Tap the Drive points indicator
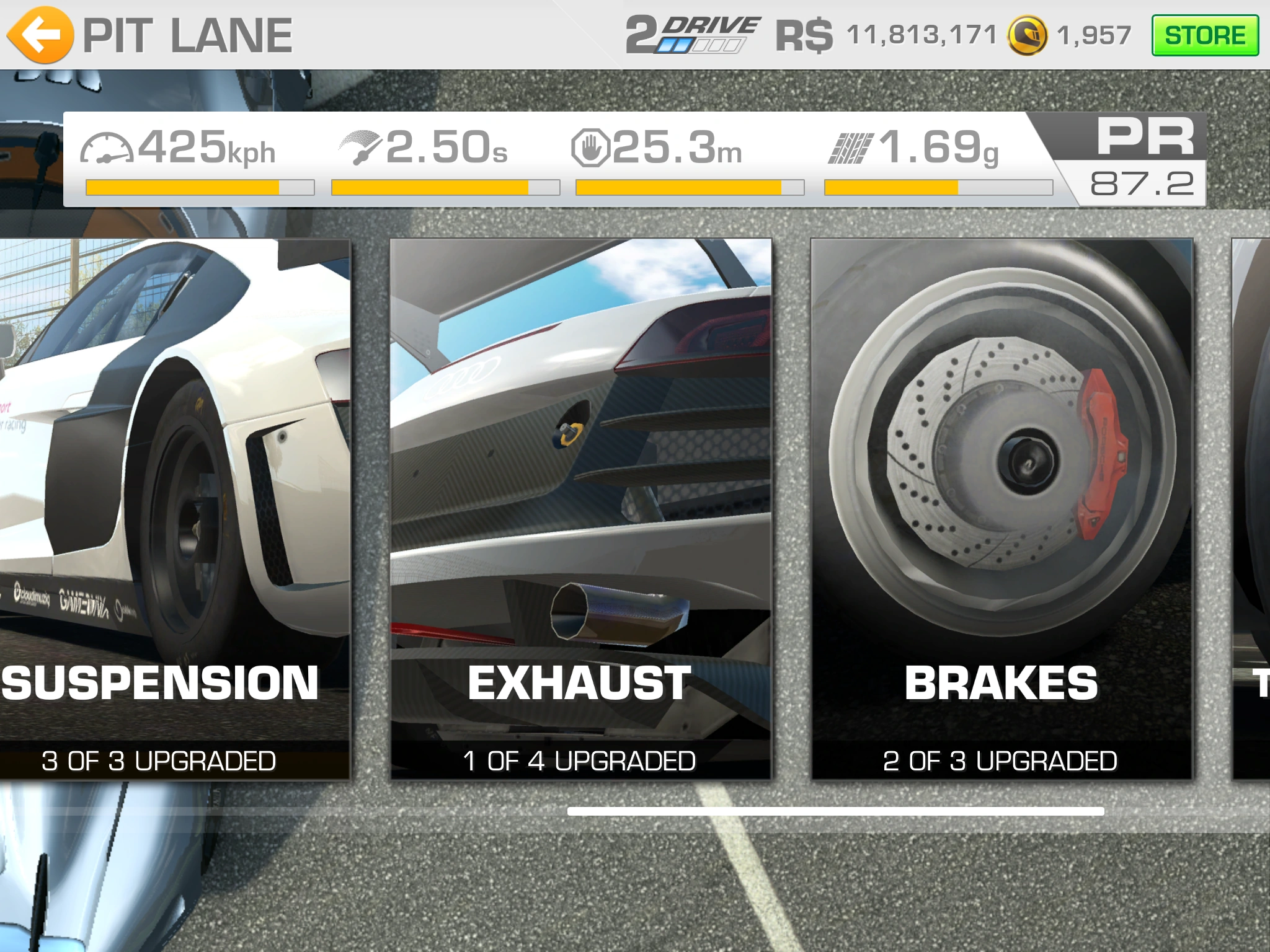Viewport: 1270px width, 952px height. pyautogui.click(x=692, y=35)
